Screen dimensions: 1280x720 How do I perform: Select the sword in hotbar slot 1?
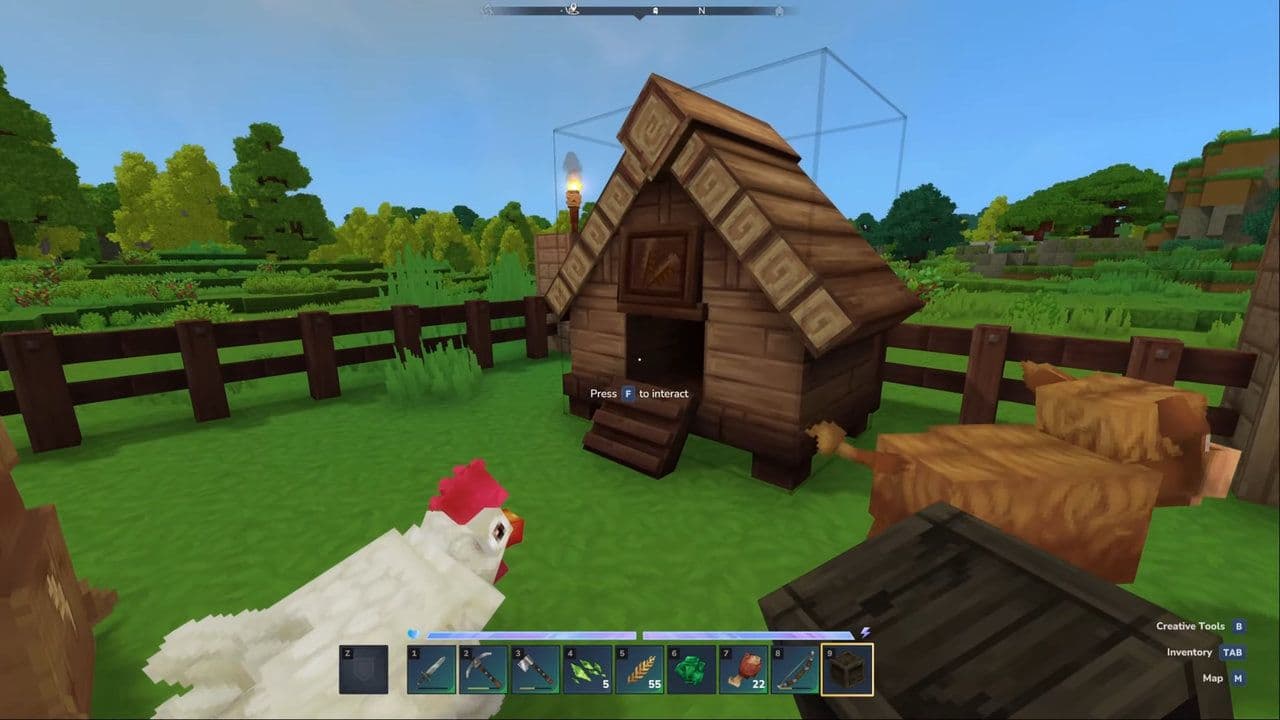click(x=431, y=669)
